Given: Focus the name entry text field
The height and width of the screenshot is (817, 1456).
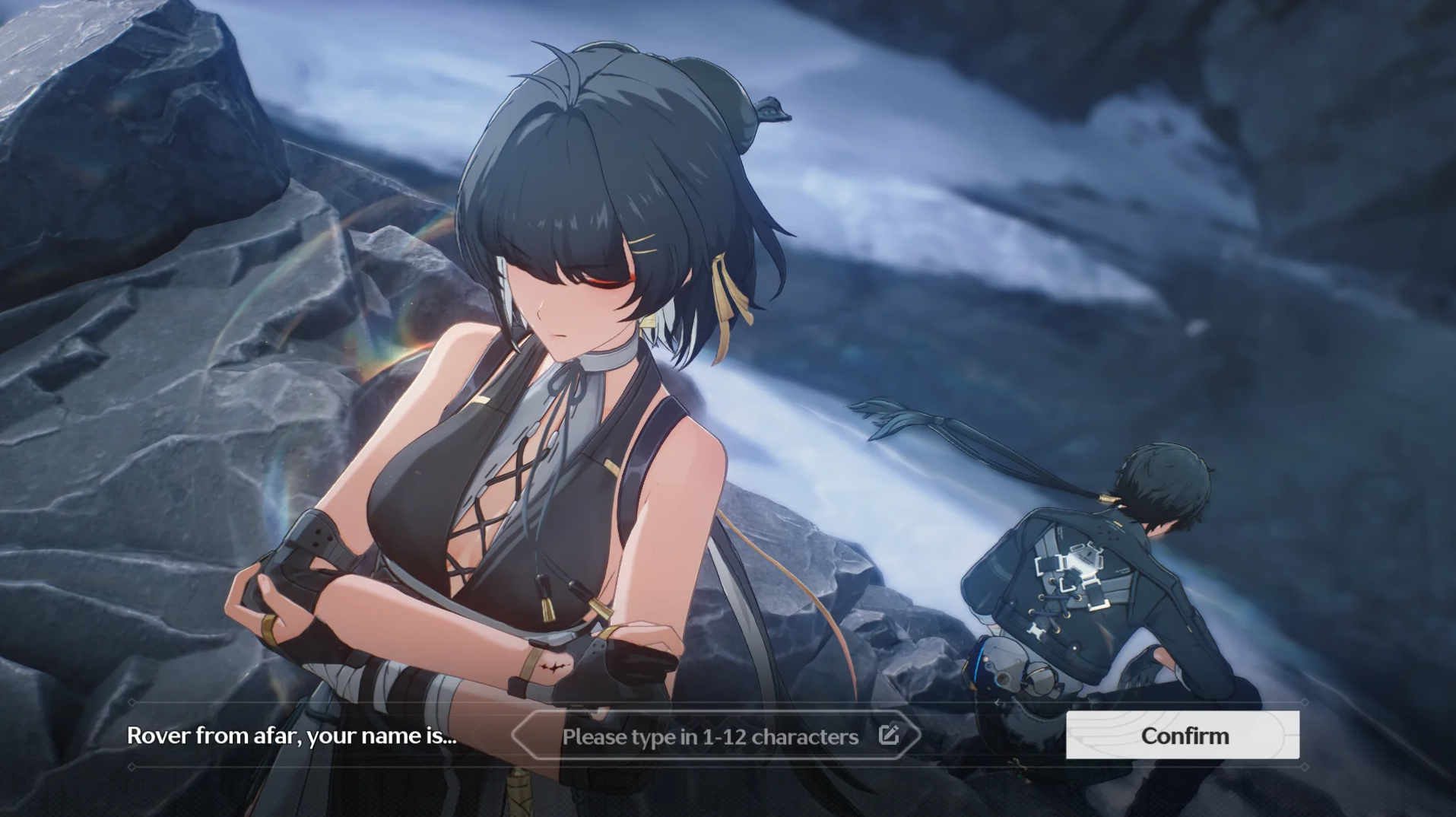Looking at the screenshot, I should (x=709, y=736).
